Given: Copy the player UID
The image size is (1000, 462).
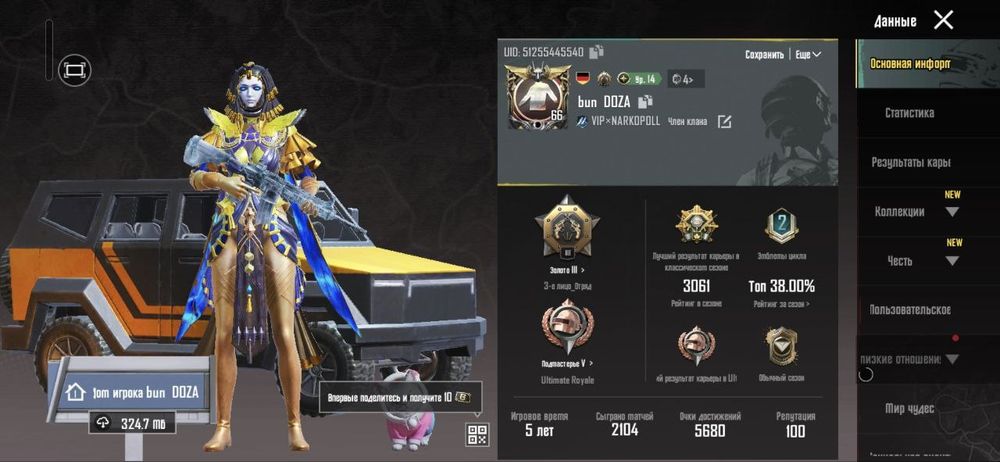Looking at the screenshot, I should tap(597, 51).
